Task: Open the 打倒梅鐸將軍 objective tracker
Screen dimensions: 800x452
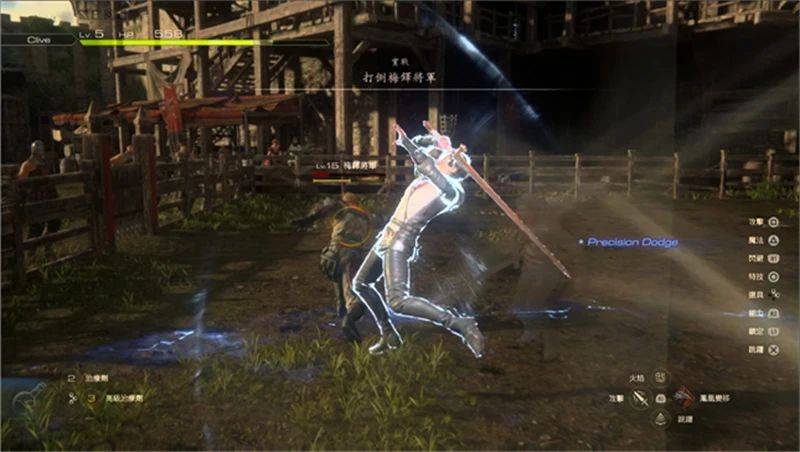Action: click(399, 76)
